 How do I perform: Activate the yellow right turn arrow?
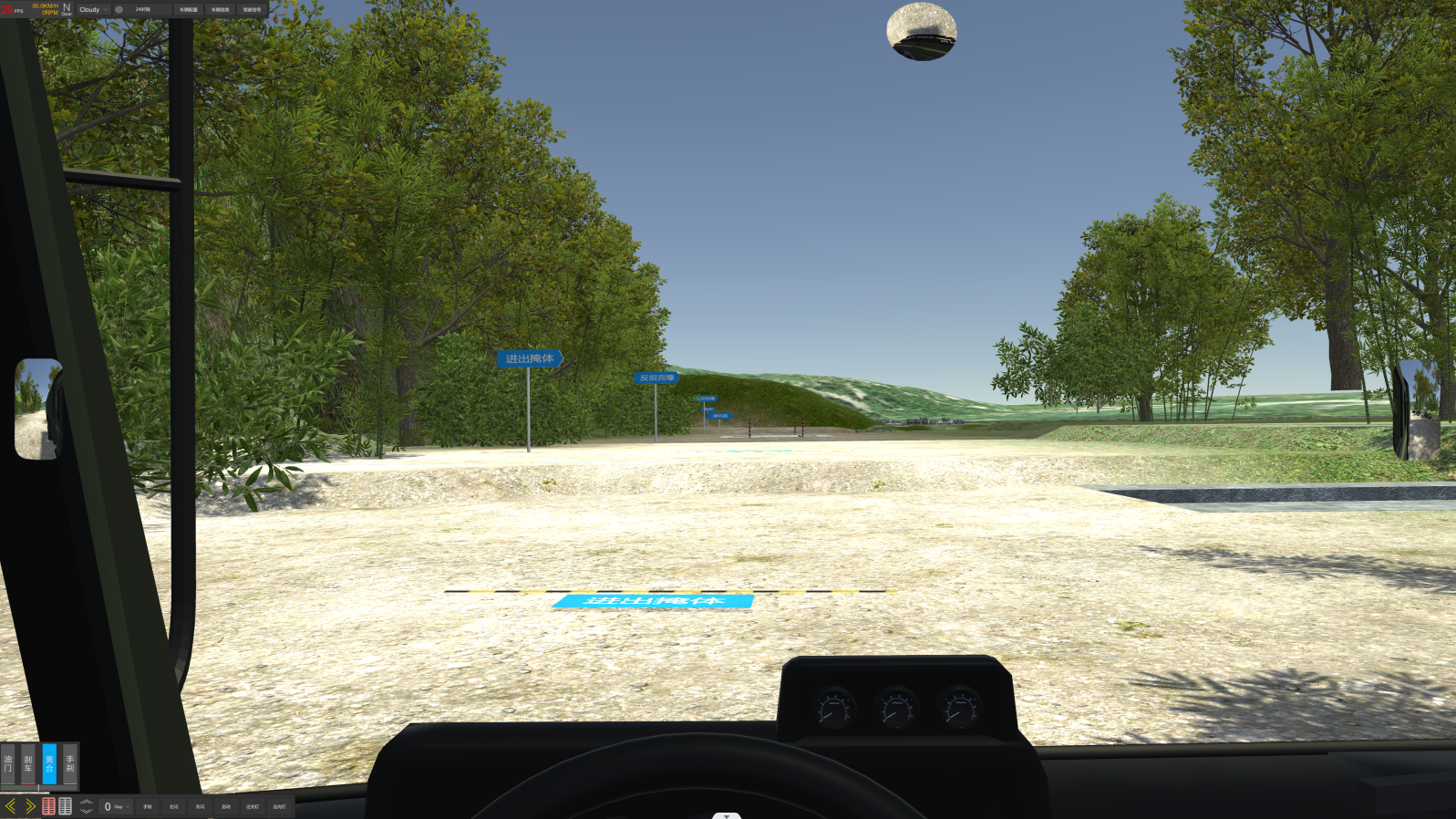point(30,806)
